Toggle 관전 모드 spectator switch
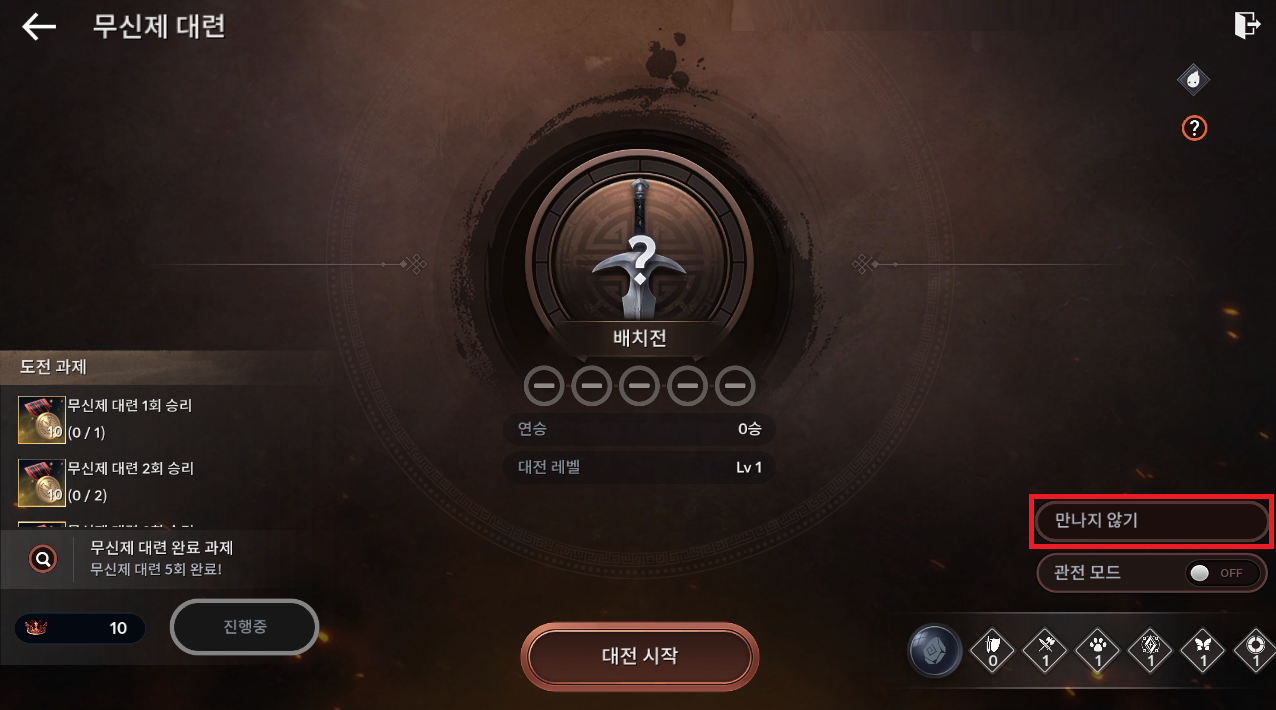The image size is (1276, 710). [x=1222, y=573]
